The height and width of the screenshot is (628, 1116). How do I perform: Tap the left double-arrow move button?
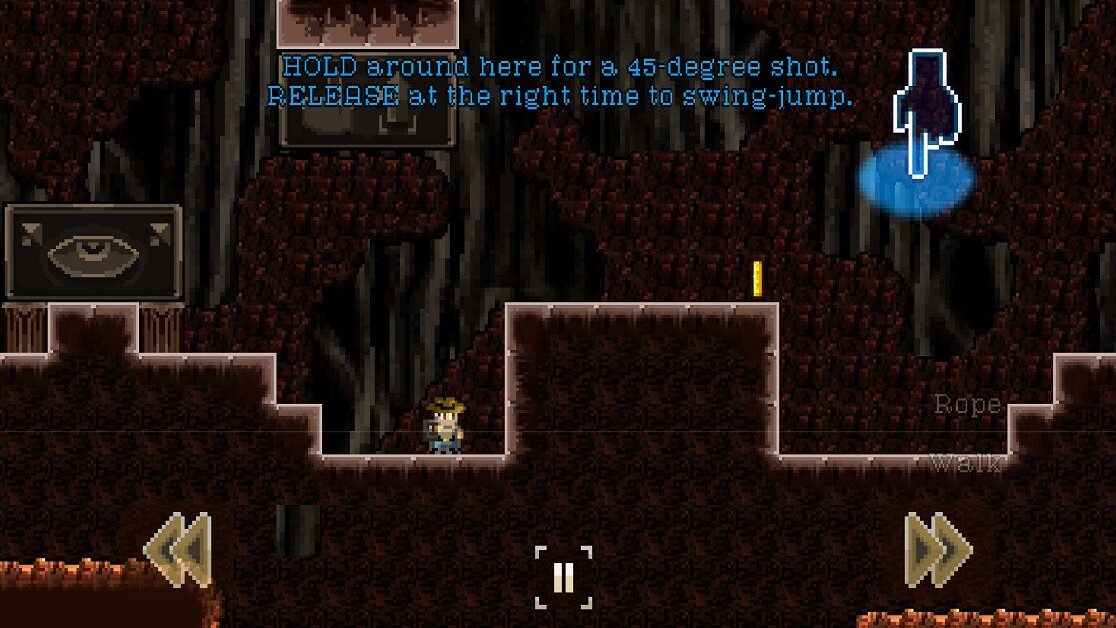[178, 549]
